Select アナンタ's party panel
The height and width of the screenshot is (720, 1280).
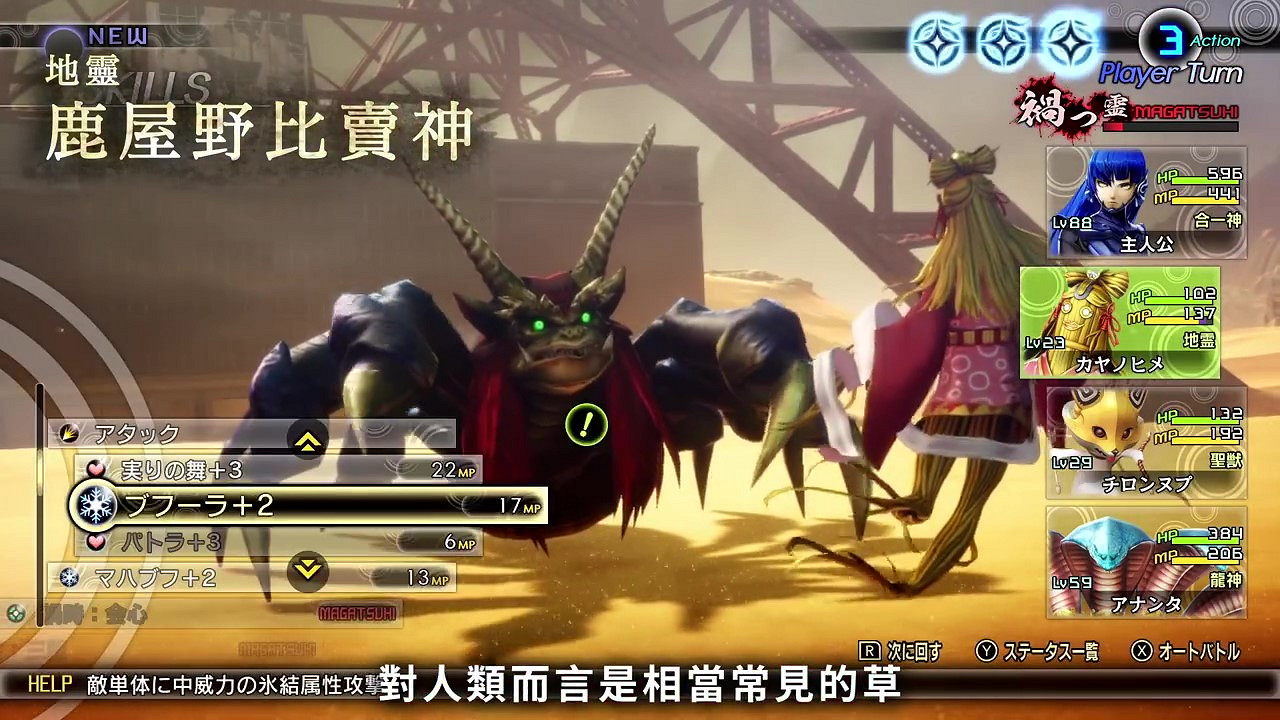(1146, 560)
